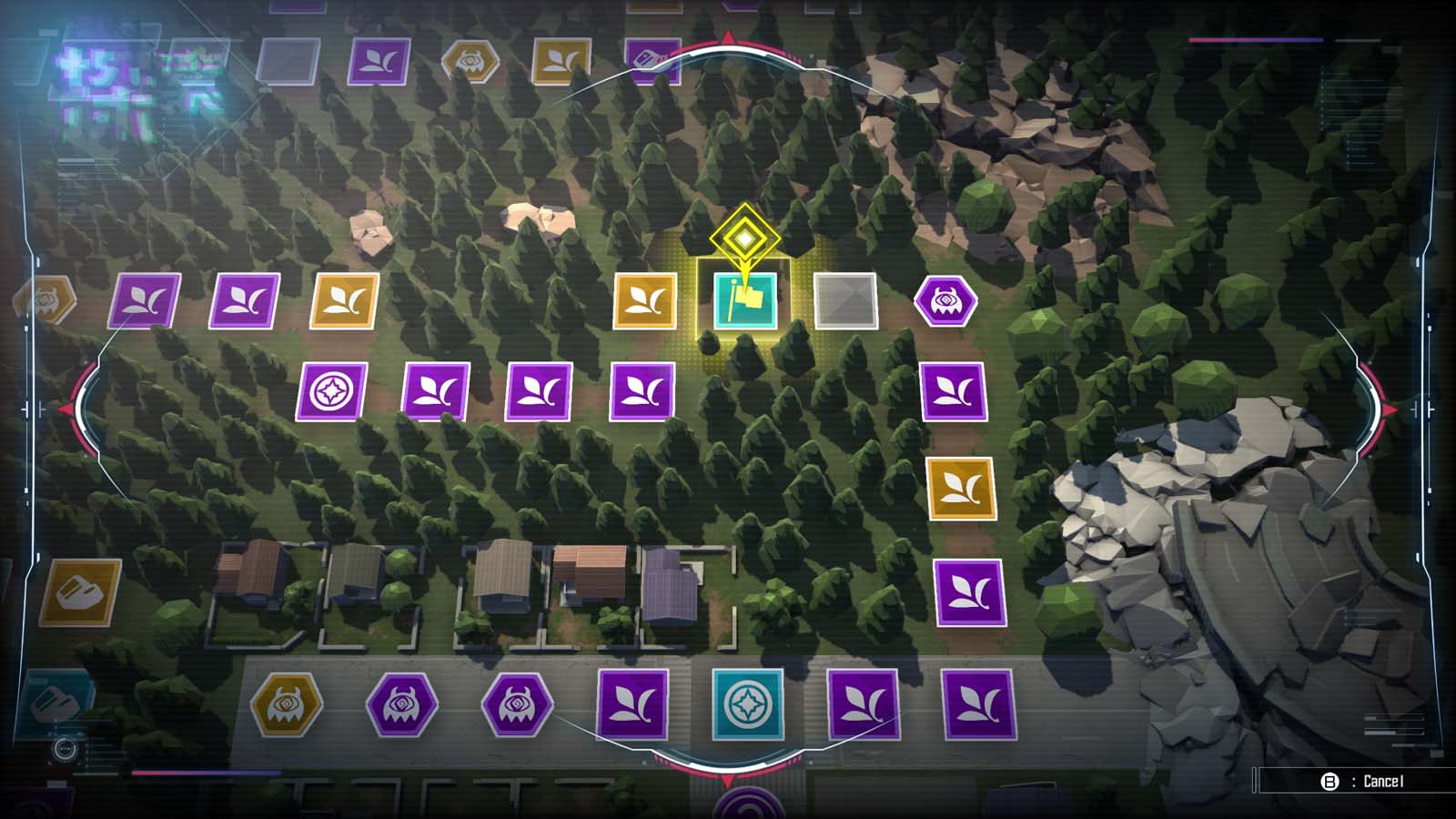Click the yellow diamond marker above the flag

(743, 238)
